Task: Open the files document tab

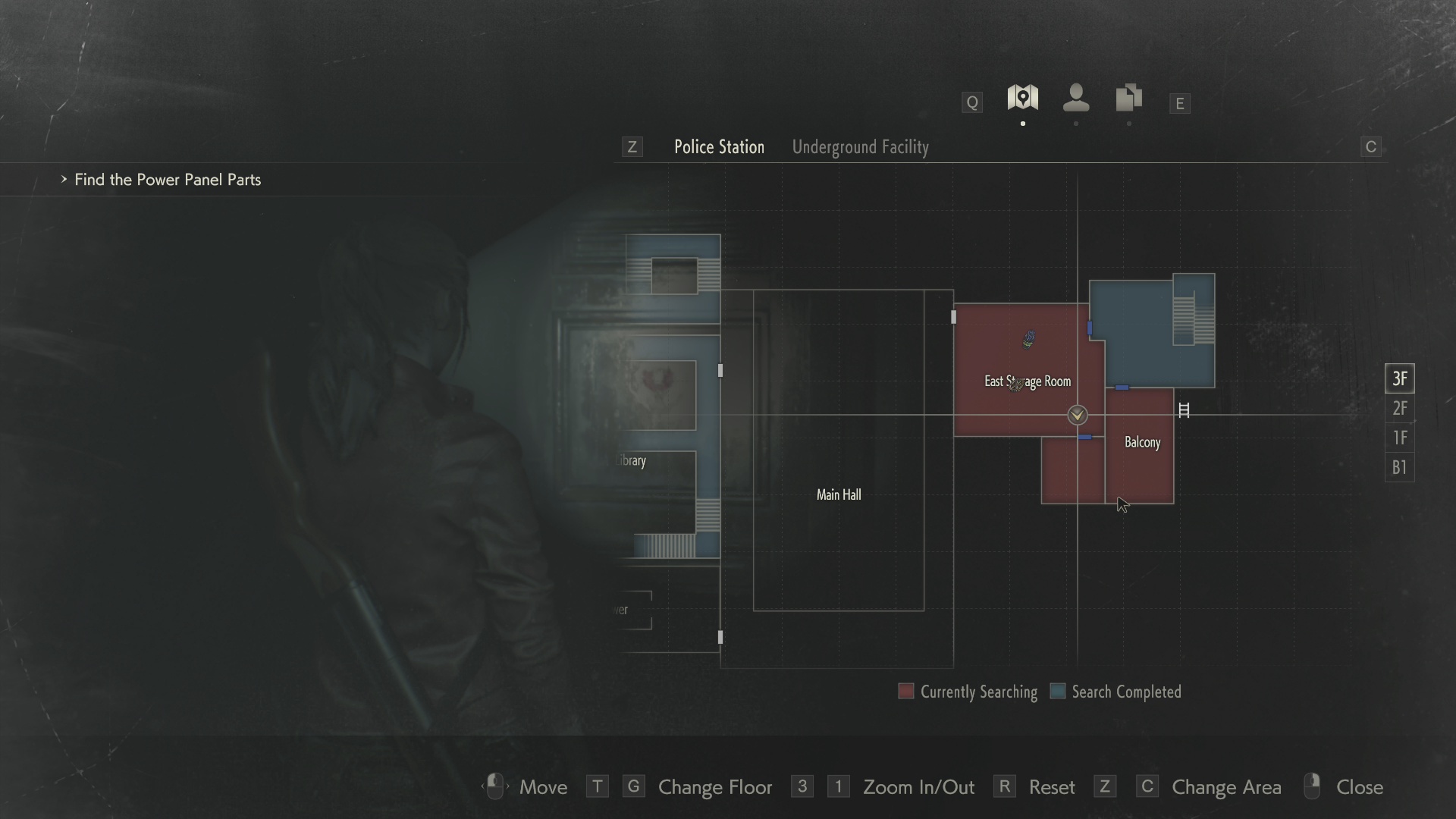Action: (1128, 99)
